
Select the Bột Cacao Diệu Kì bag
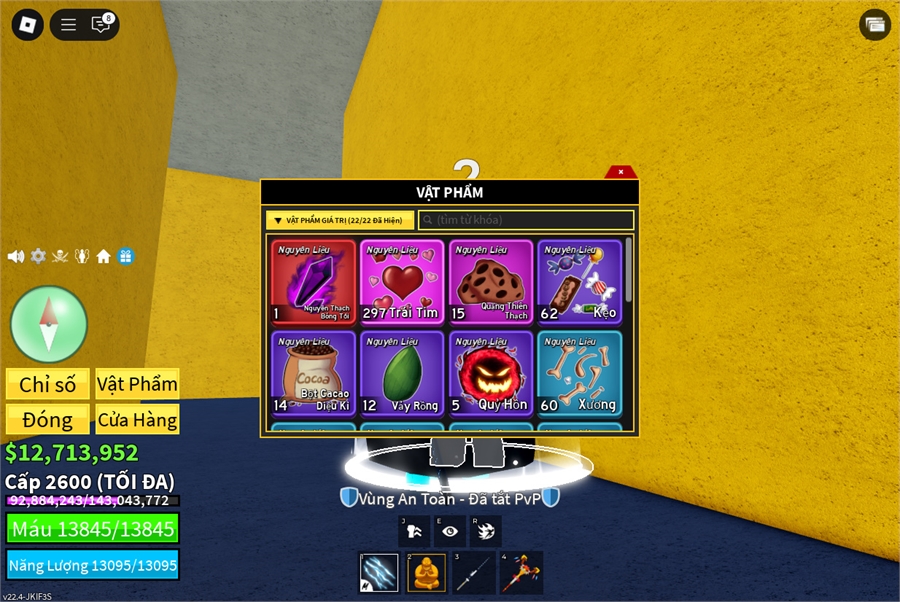tap(313, 373)
